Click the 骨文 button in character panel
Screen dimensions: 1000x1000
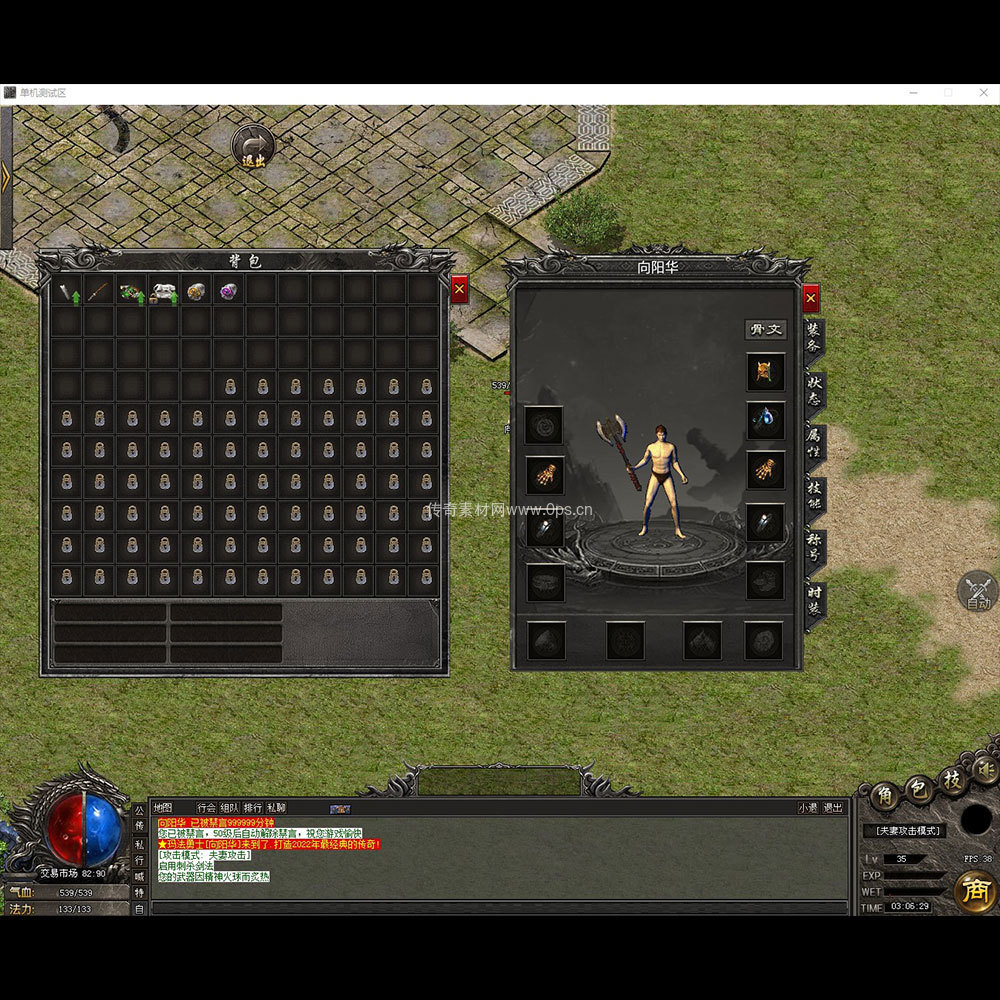pyautogui.click(x=765, y=329)
